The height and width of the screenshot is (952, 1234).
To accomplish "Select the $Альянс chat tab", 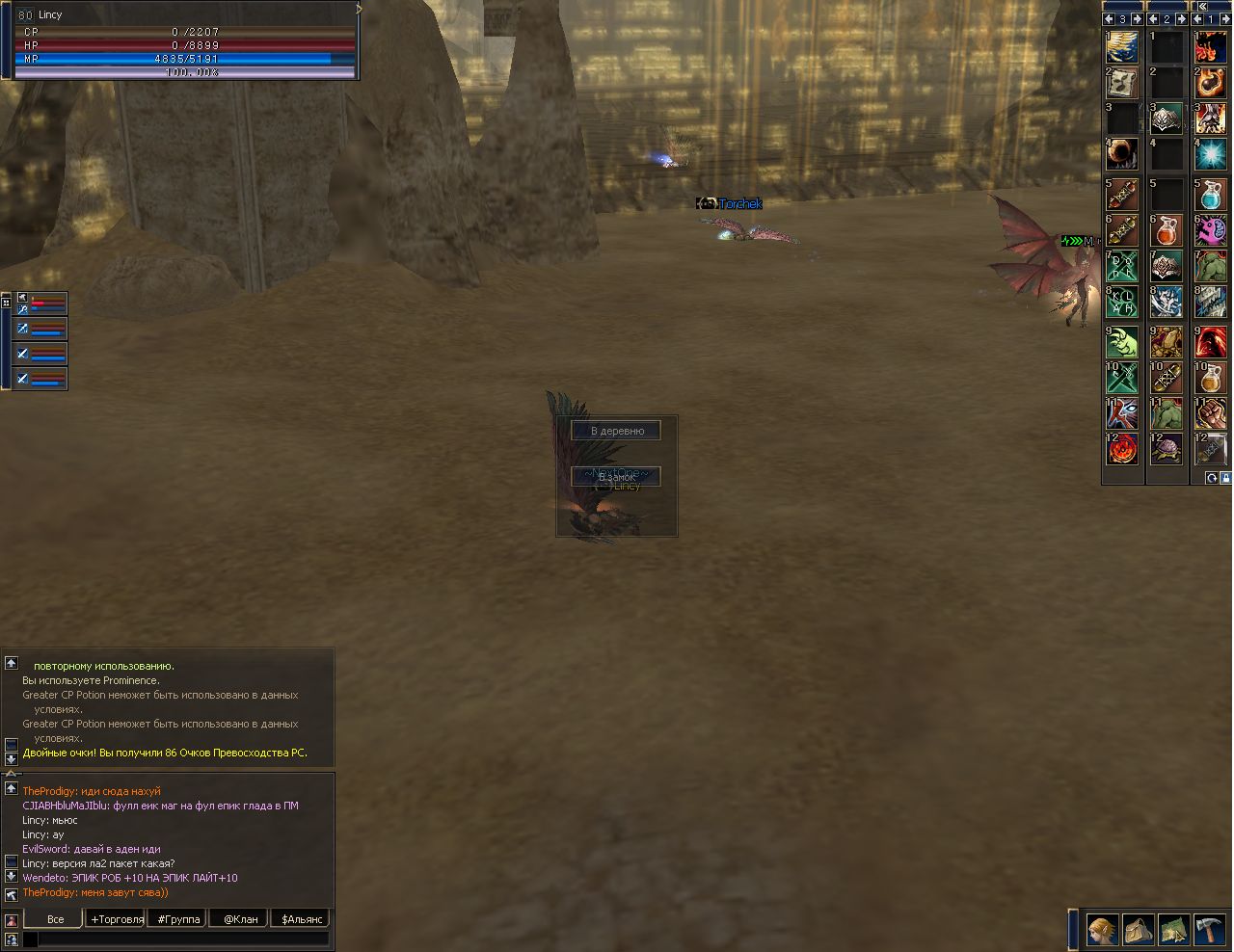I will 302,919.
